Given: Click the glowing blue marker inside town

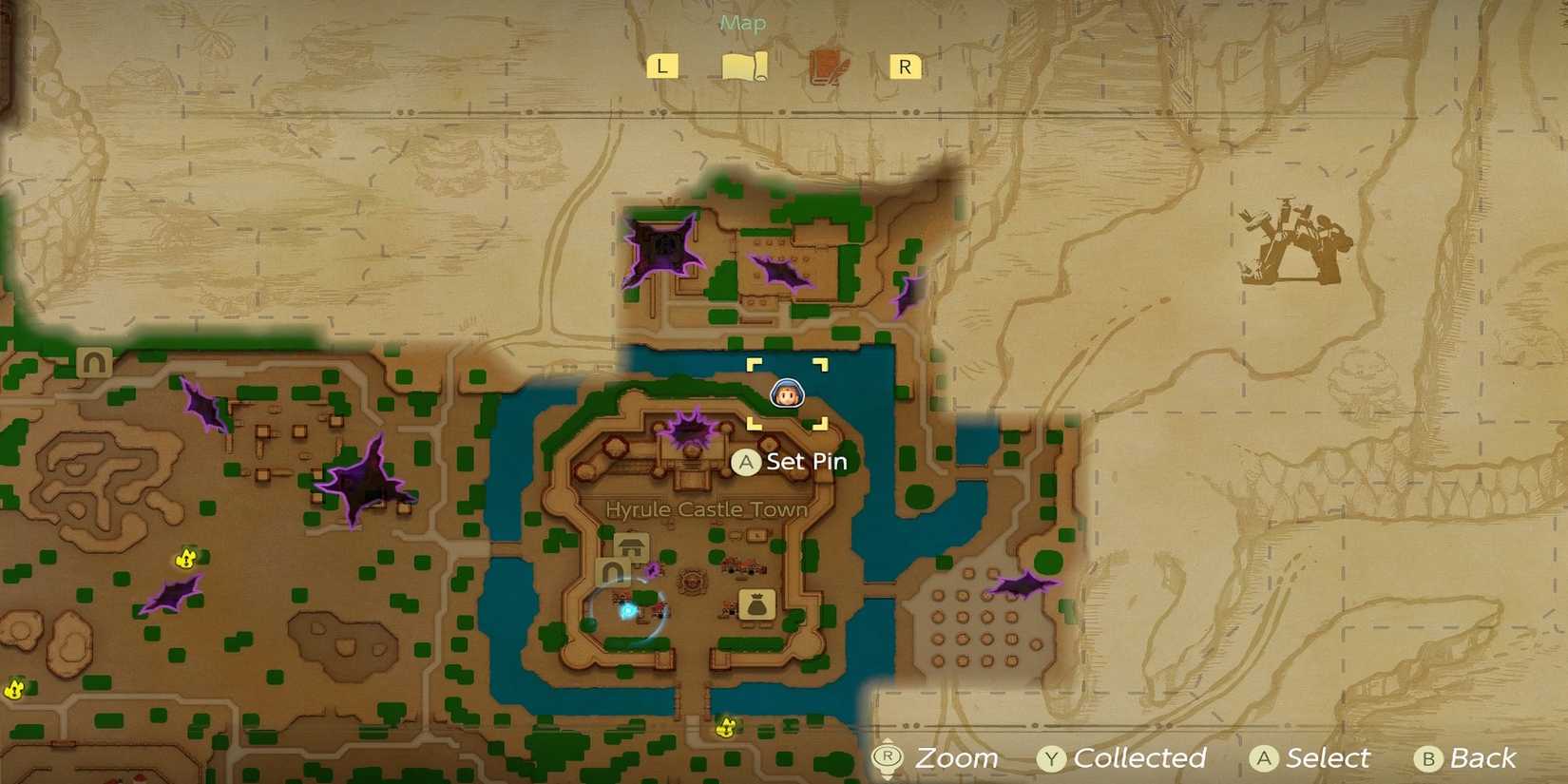Looking at the screenshot, I should (627, 613).
